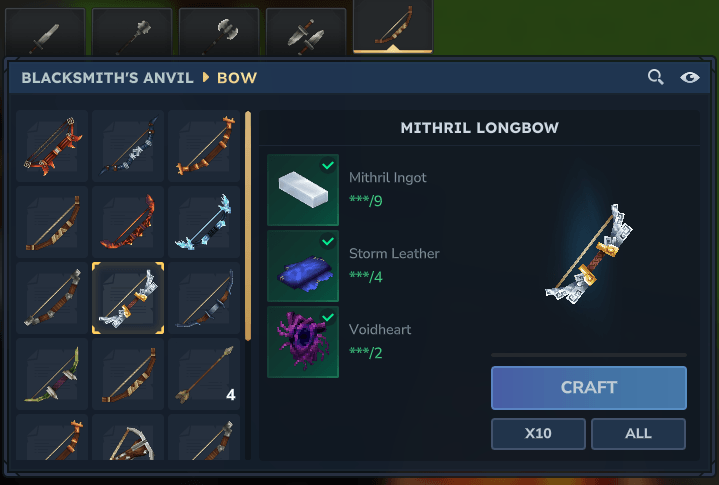Select the Storm Leather ingredient slot
This screenshot has height=485, width=719.
[x=303, y=266]
